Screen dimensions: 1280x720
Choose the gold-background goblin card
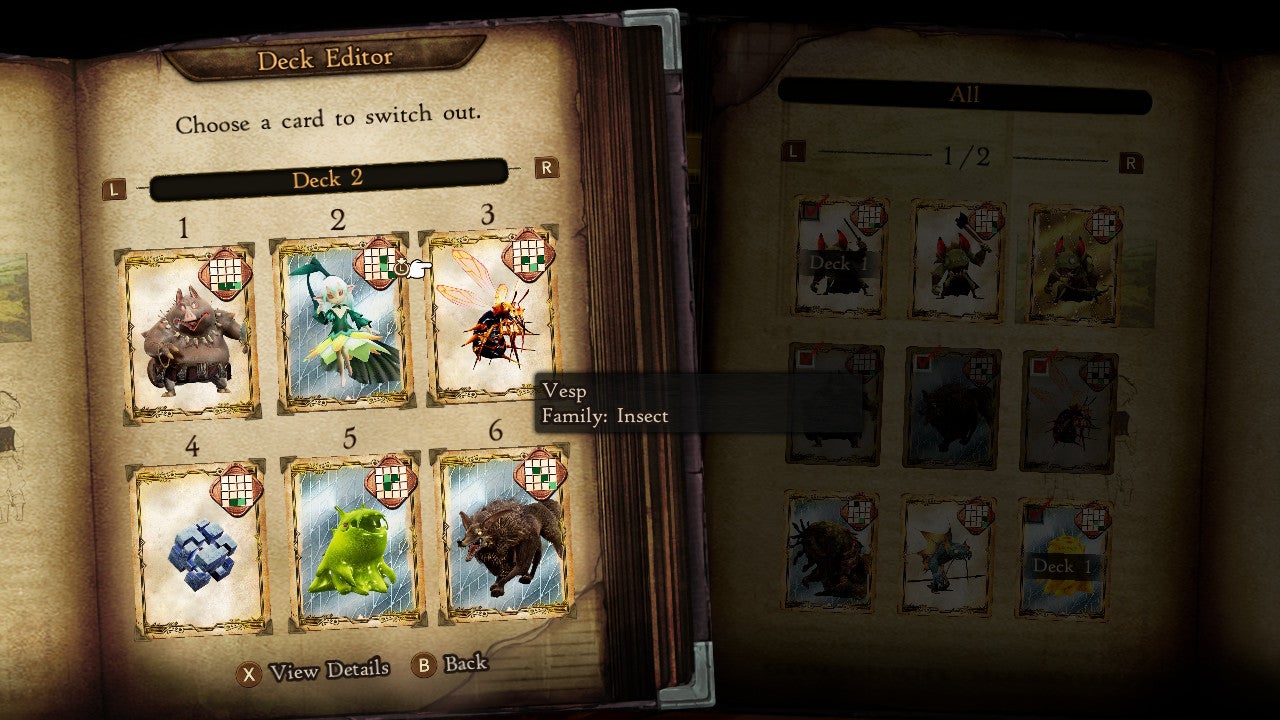point(1075,264)
